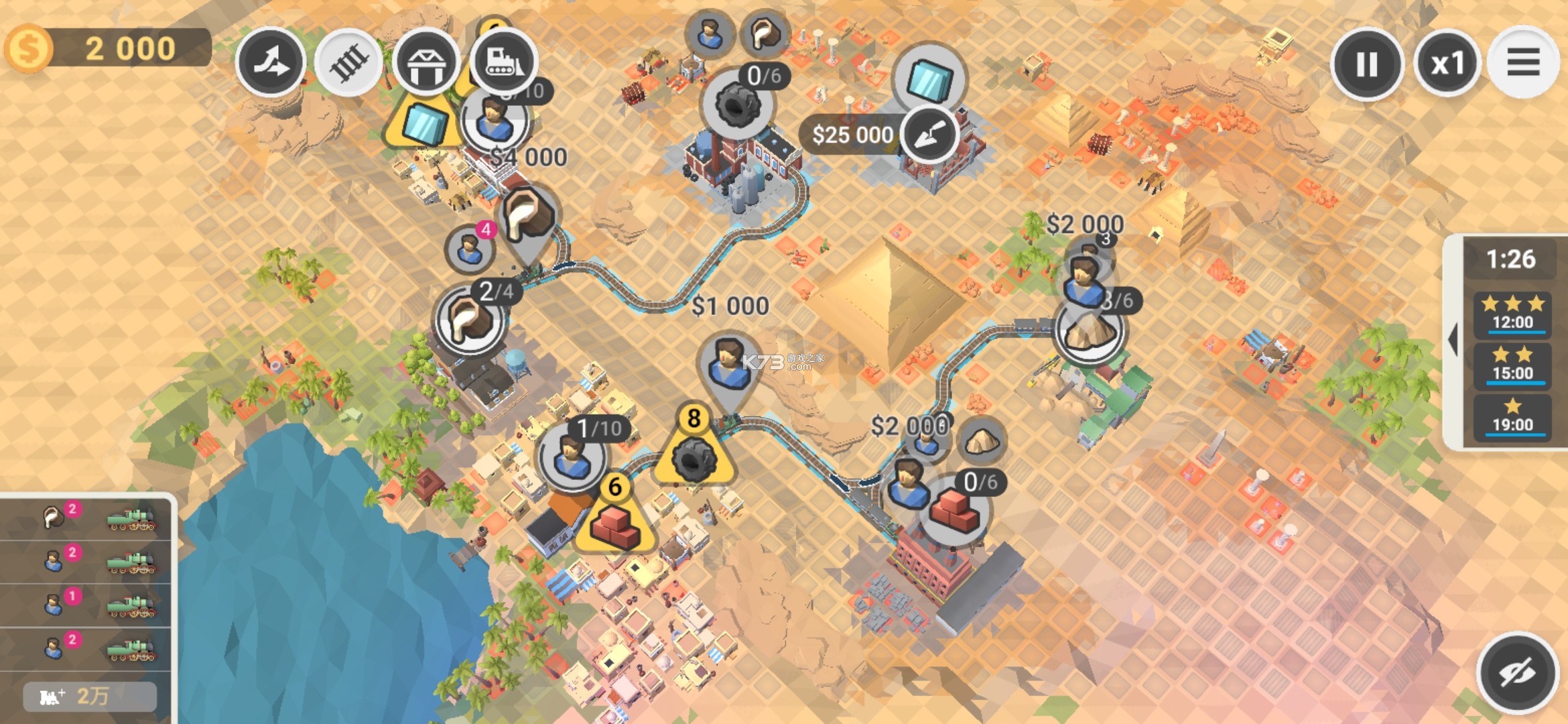Open the hamburger main menu
The width and height of the screenshot is (1568, 724).
point(1523,63)
